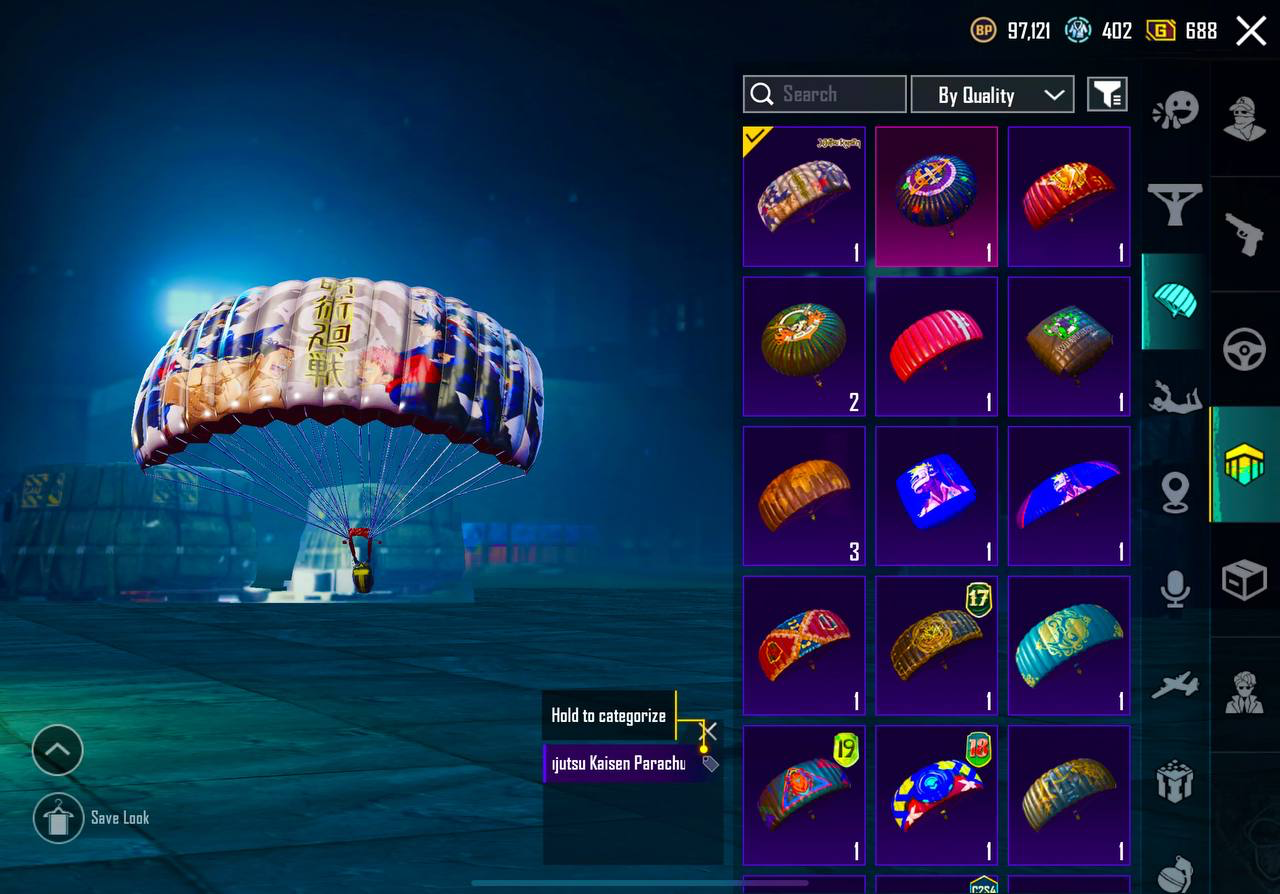
Task: Switch to the airplane category tab
Action: [1175, 686]
